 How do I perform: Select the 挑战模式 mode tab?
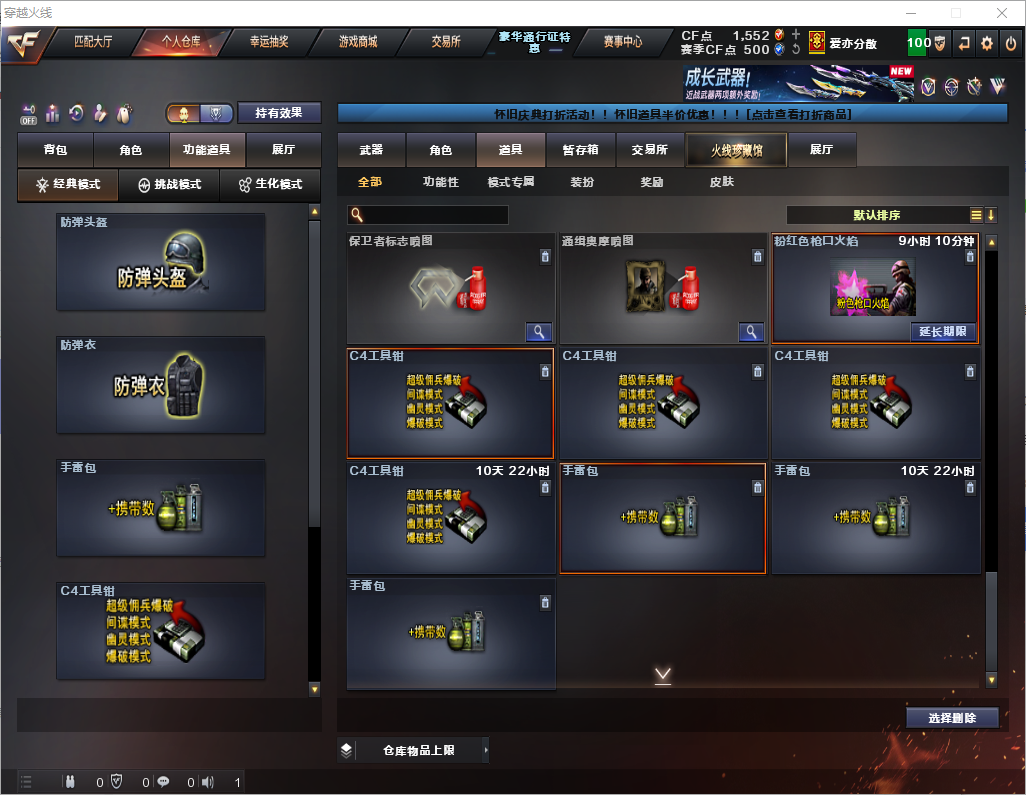click(169, 185)
